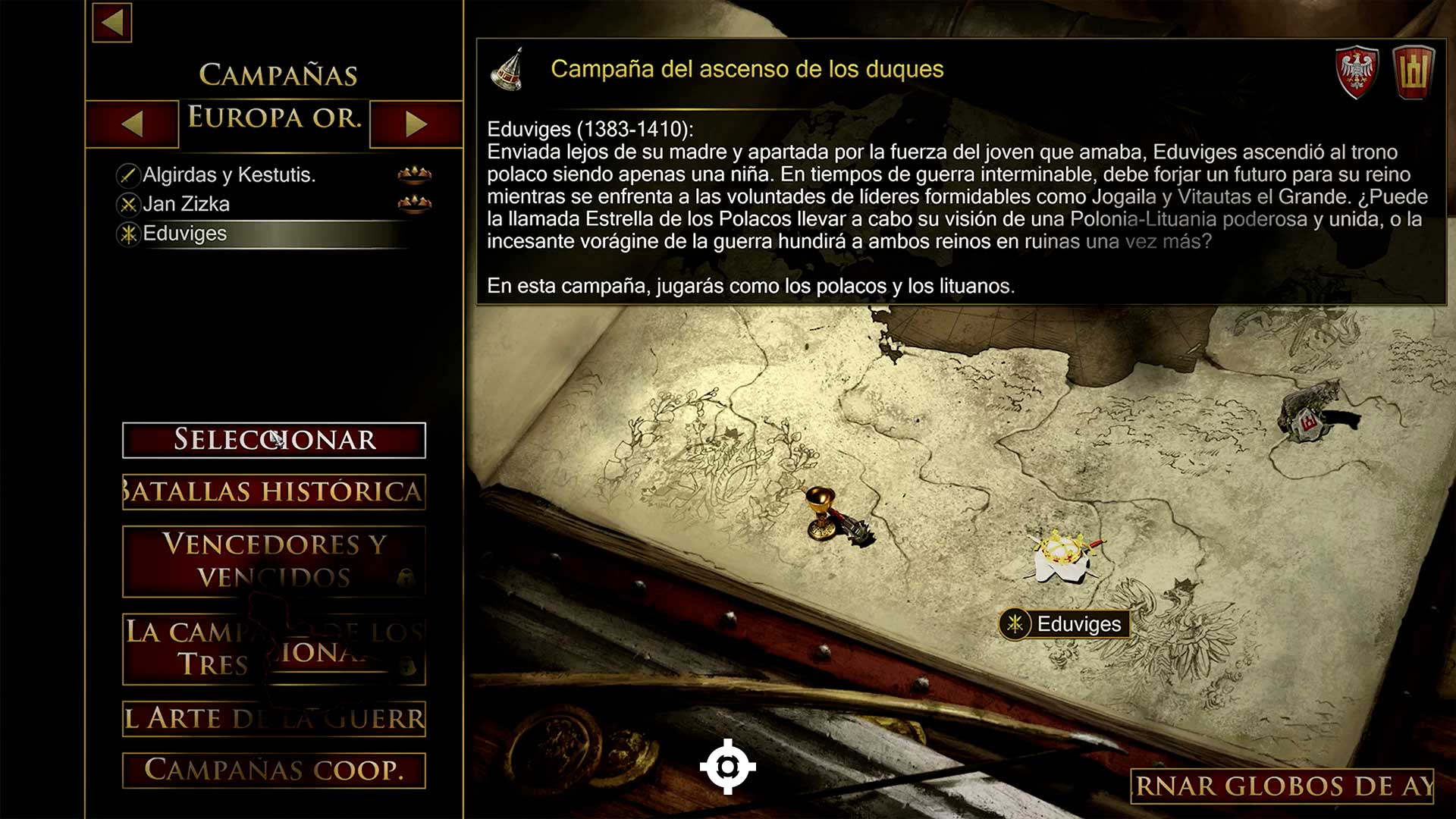Click the Polish white eagle shield icon
The width and height of the screenshot is (1456, 819).
[x=1357, y=72]
